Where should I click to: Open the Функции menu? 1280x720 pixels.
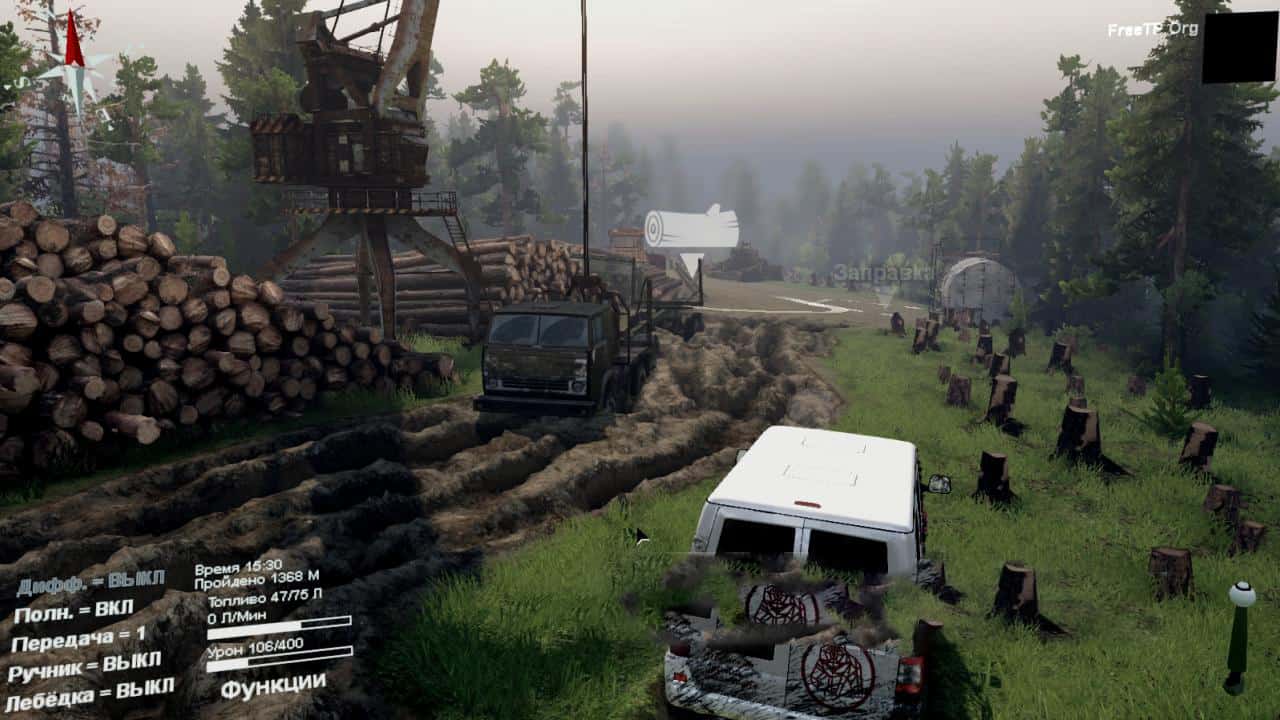click(x=273, y=686)
